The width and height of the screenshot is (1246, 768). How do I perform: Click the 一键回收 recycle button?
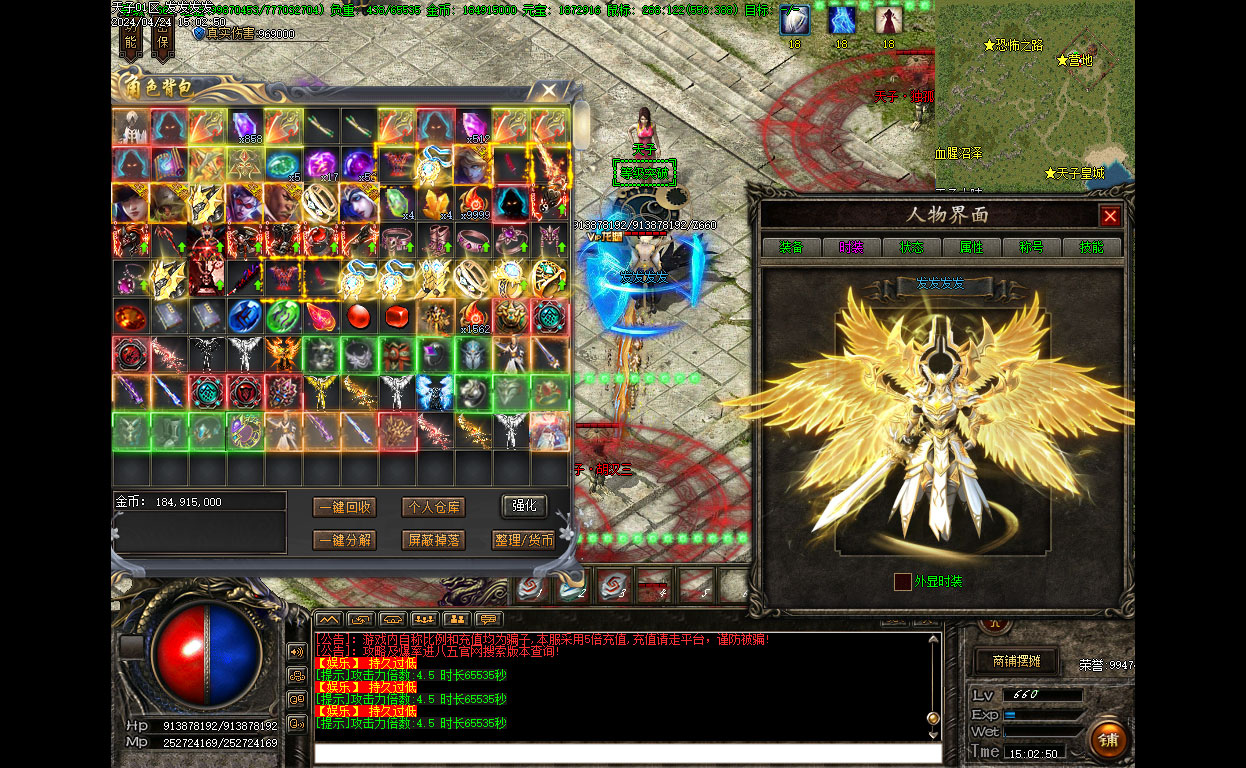pos(345,507)
